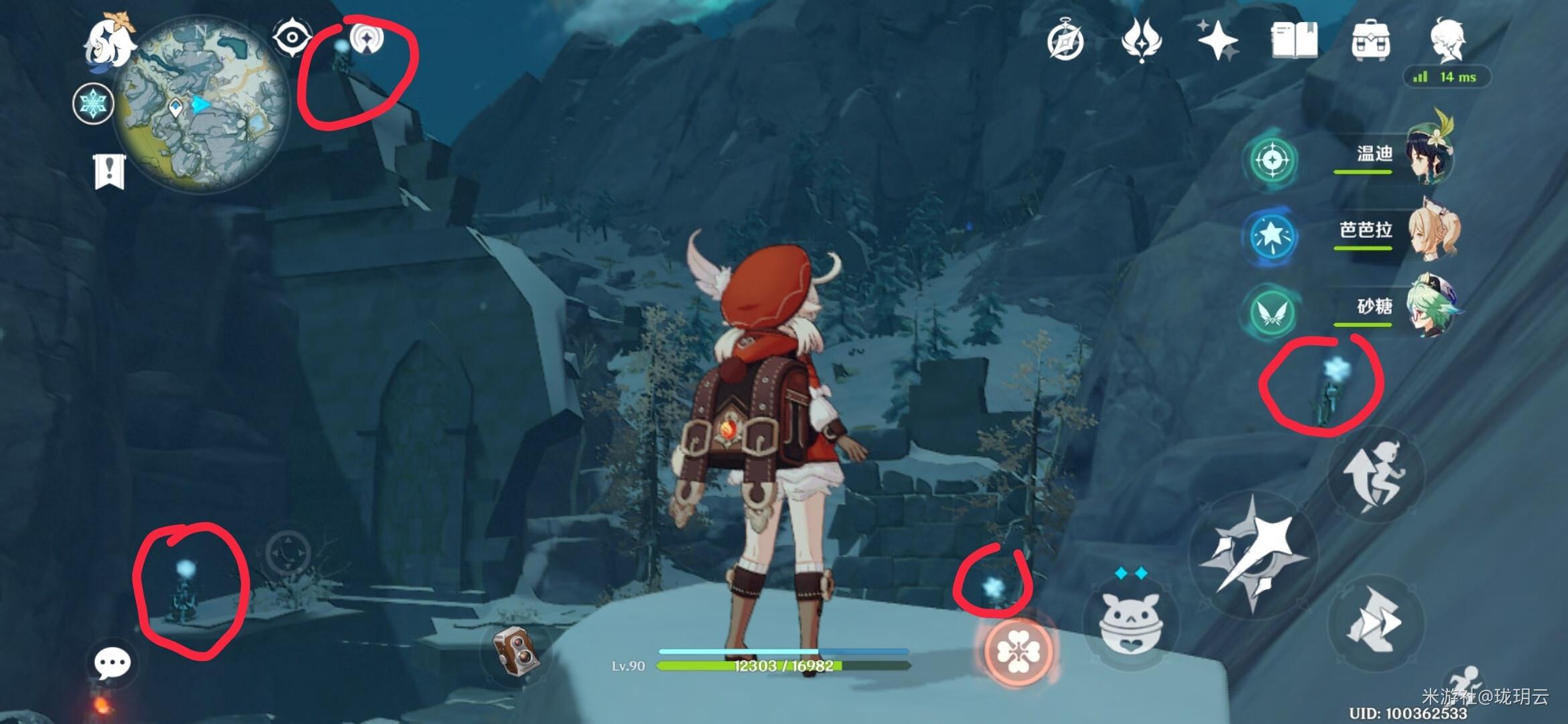Open the backpack inventory
The width and height of the screenshot is (1568, 724).
pyautogui.click(x=1371, y=40)
